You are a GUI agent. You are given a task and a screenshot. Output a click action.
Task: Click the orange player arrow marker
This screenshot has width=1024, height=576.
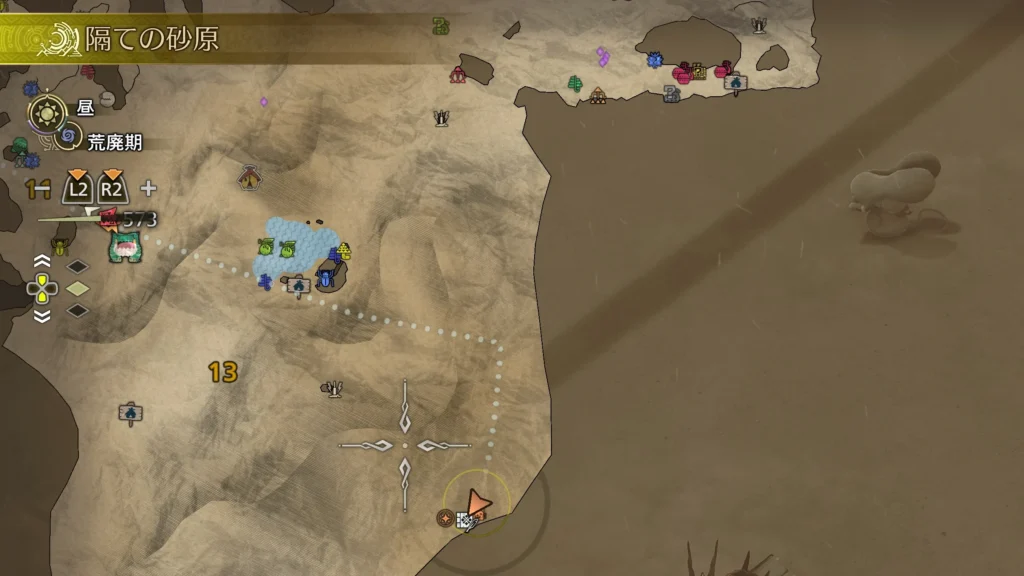[x=477, y=503]
